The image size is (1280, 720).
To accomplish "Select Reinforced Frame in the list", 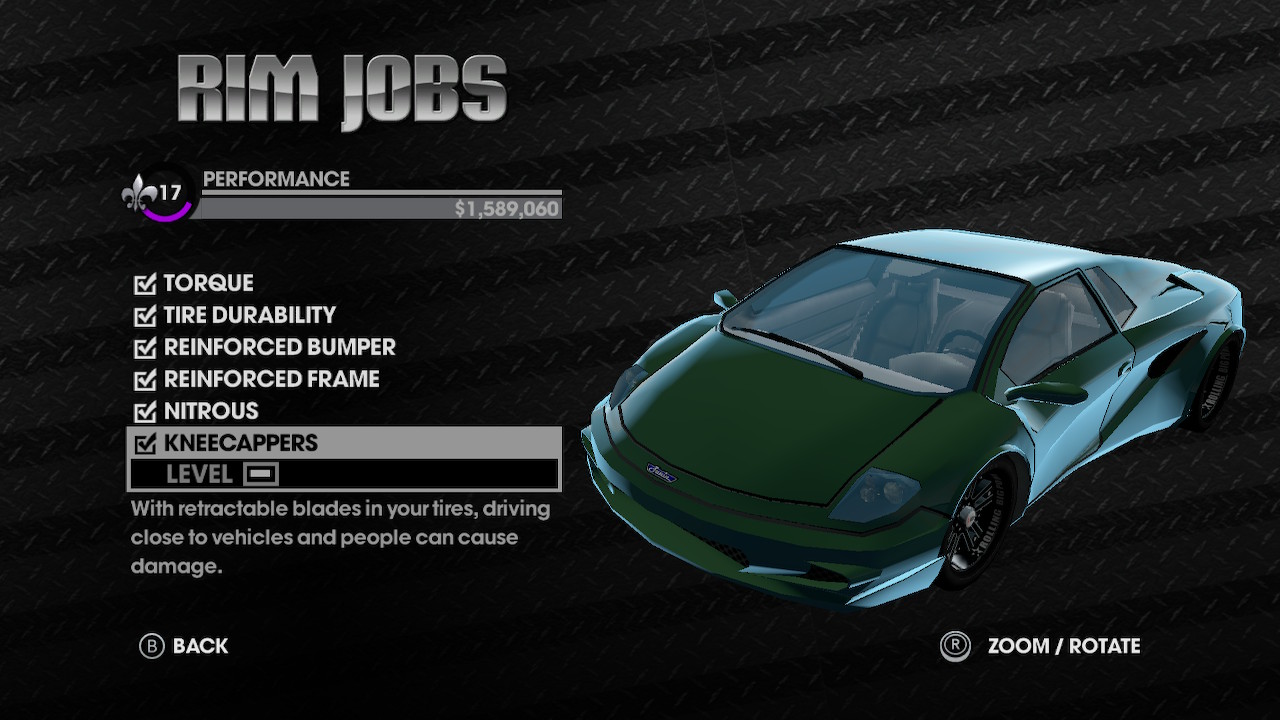I will tap(271, 379).
